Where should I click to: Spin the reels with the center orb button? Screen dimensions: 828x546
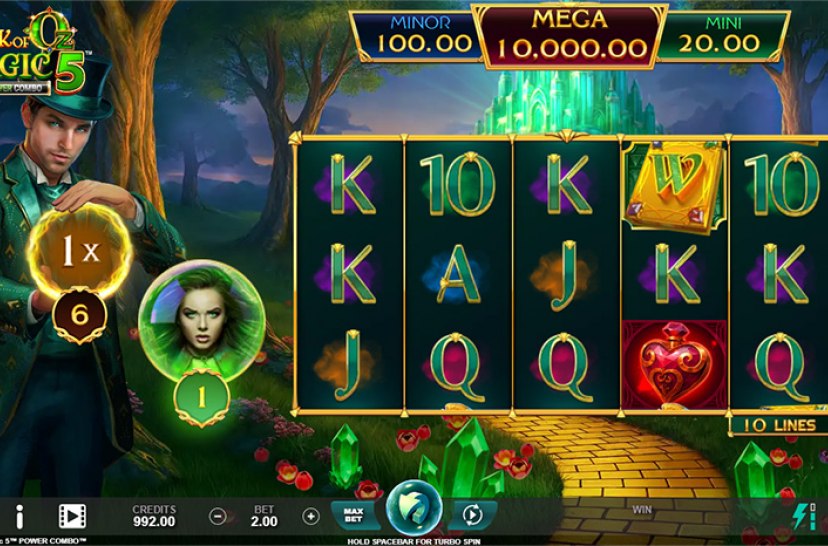pyautogui.click(x=411, y=510)
